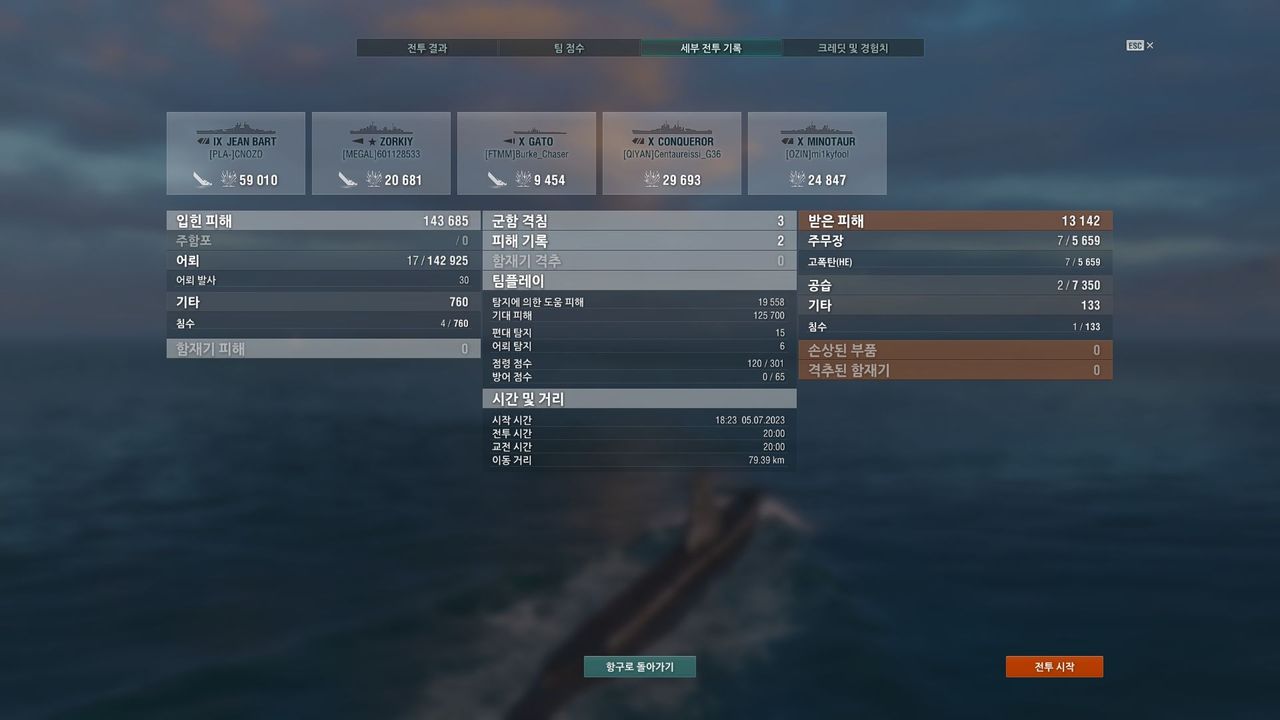
Task: Close the results screen with ESC X
Action: (1140, 46)
